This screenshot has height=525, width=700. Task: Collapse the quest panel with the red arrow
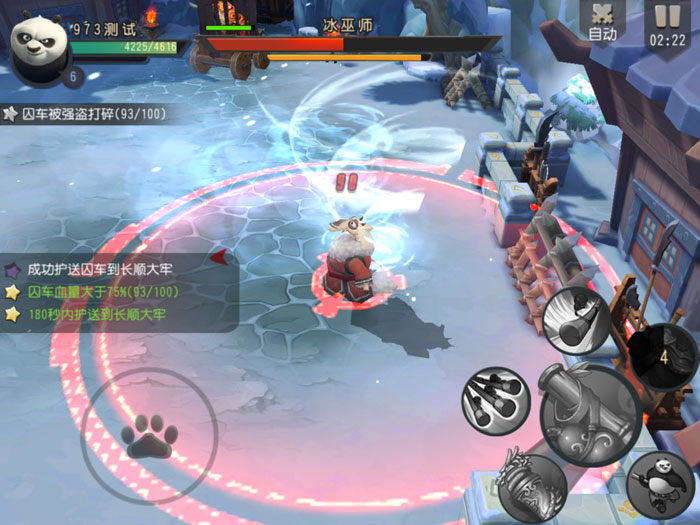click(218, 257)
